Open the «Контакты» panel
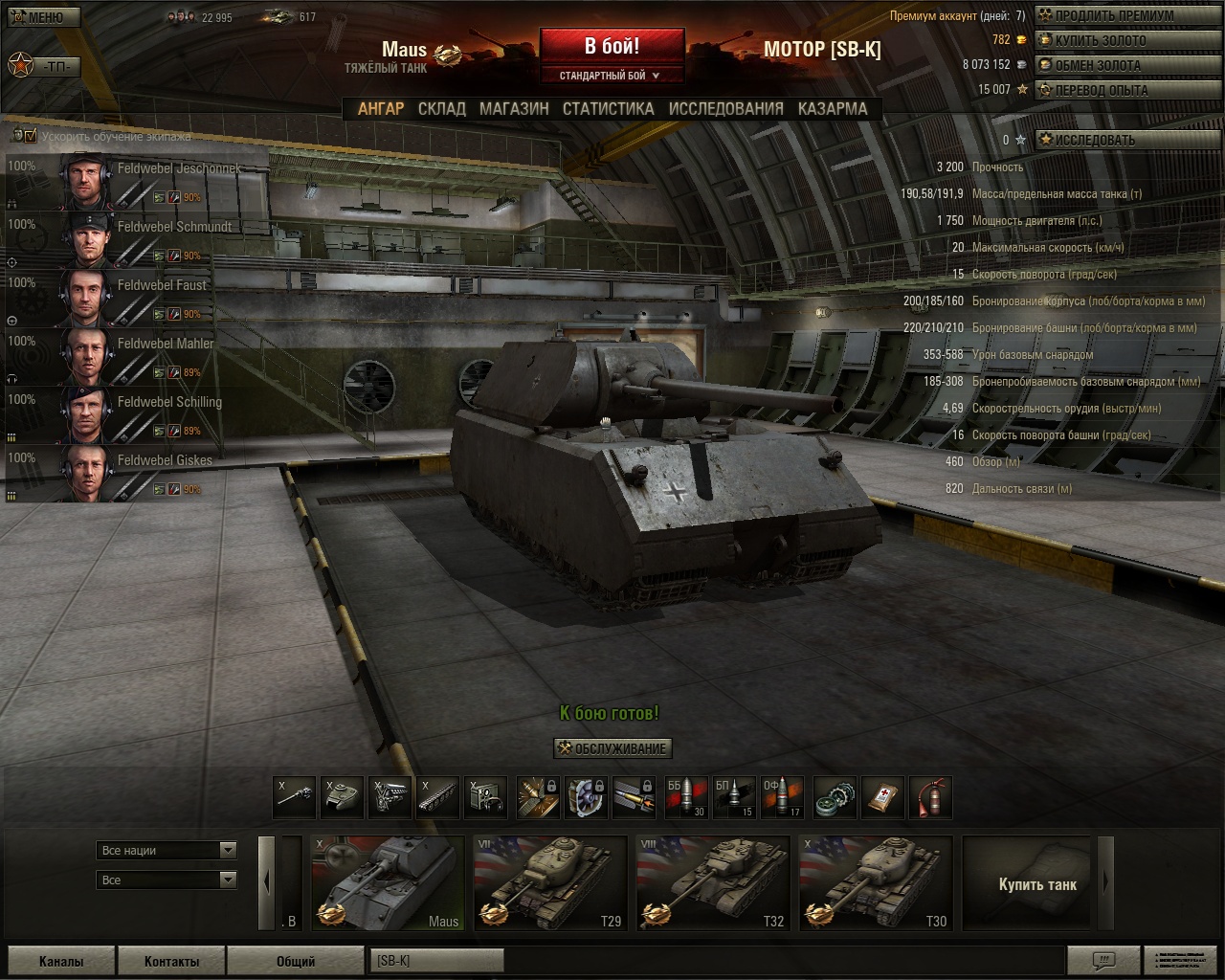The image size is (1225, 980). [x=171, y=961]
